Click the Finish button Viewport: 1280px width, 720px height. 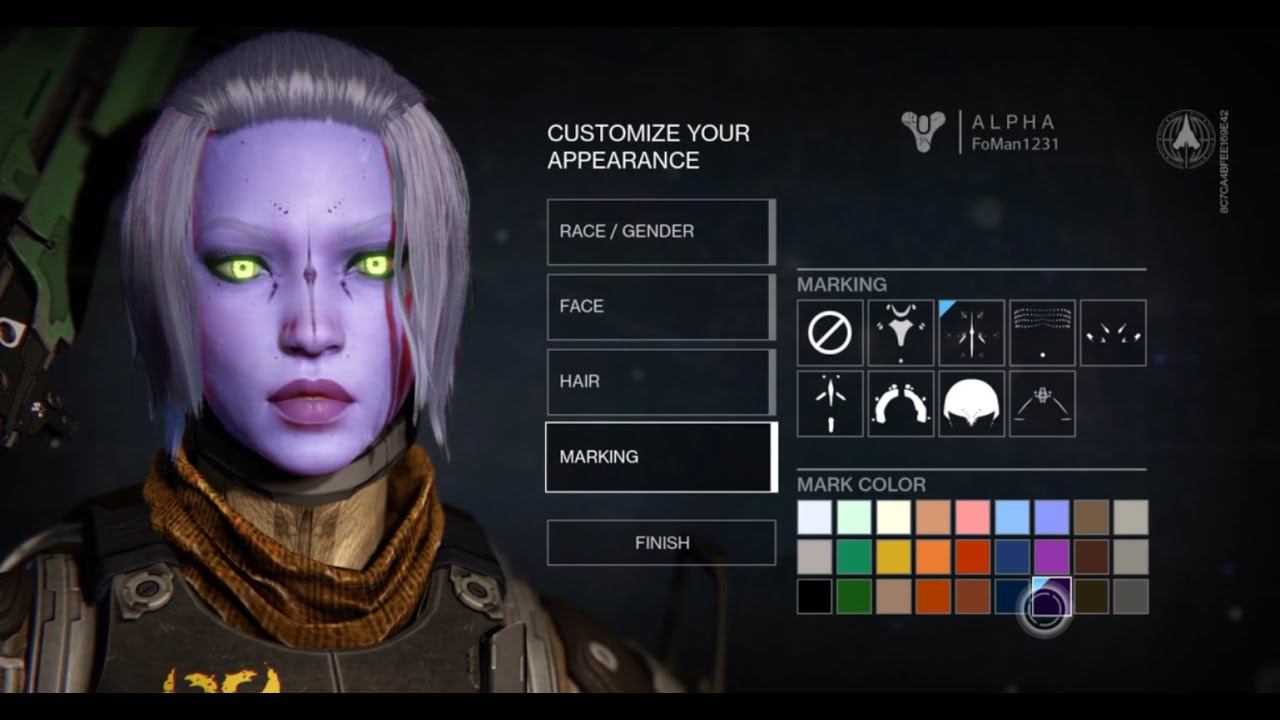click(x=661, y=543)
